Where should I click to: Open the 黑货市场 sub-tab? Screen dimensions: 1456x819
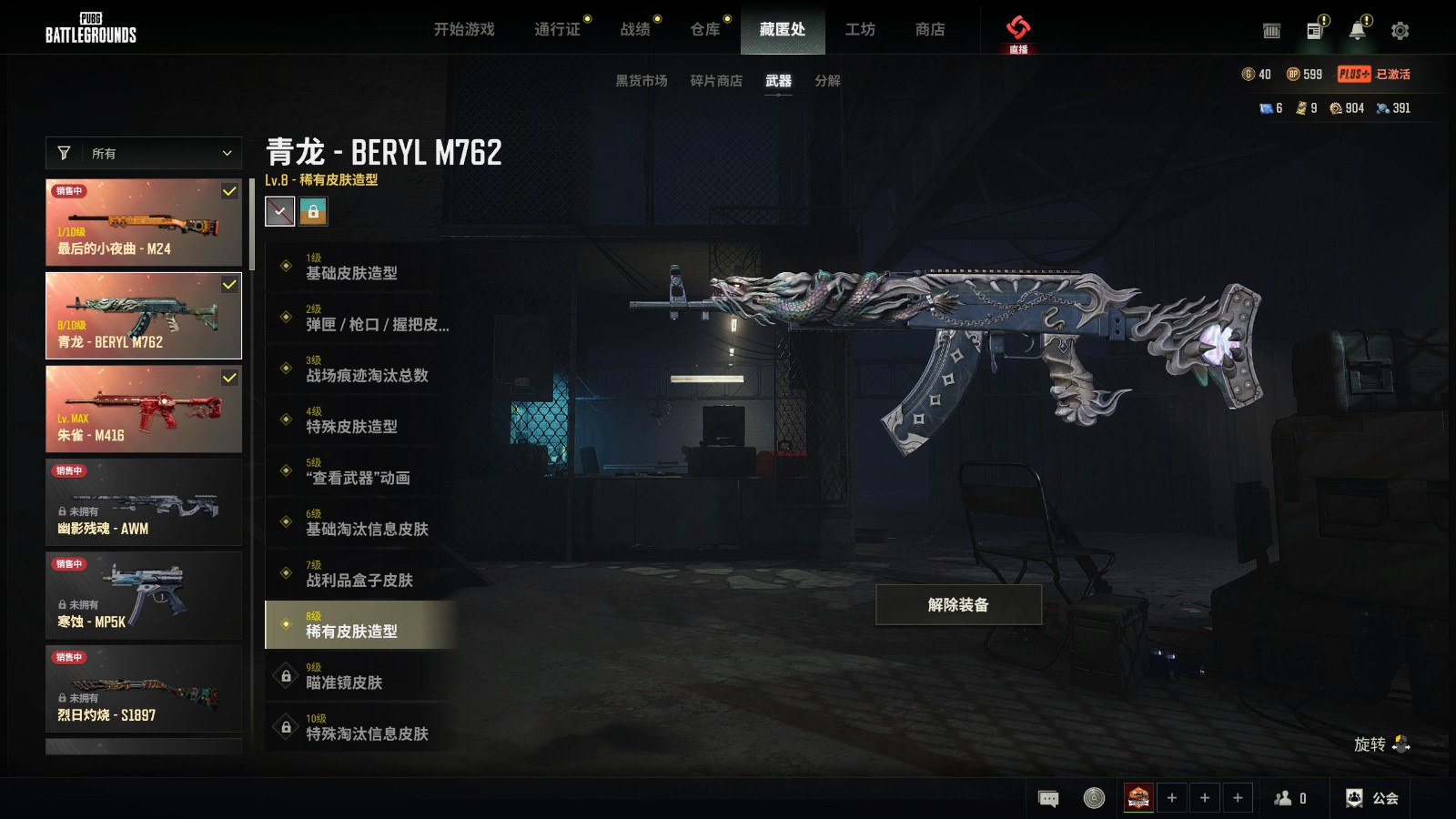pyautogui.click(x=642, y=81)
